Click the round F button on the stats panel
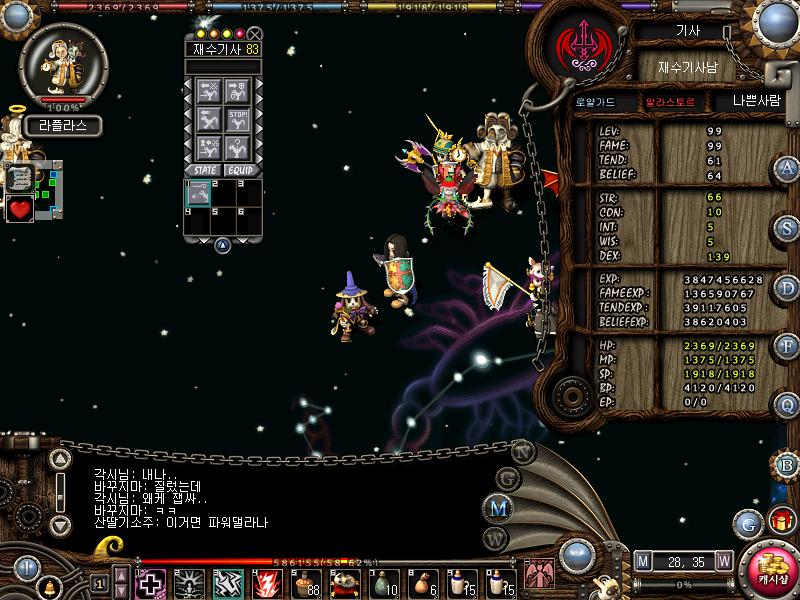This screenshot has height=600, width=800. click(787, 346)
